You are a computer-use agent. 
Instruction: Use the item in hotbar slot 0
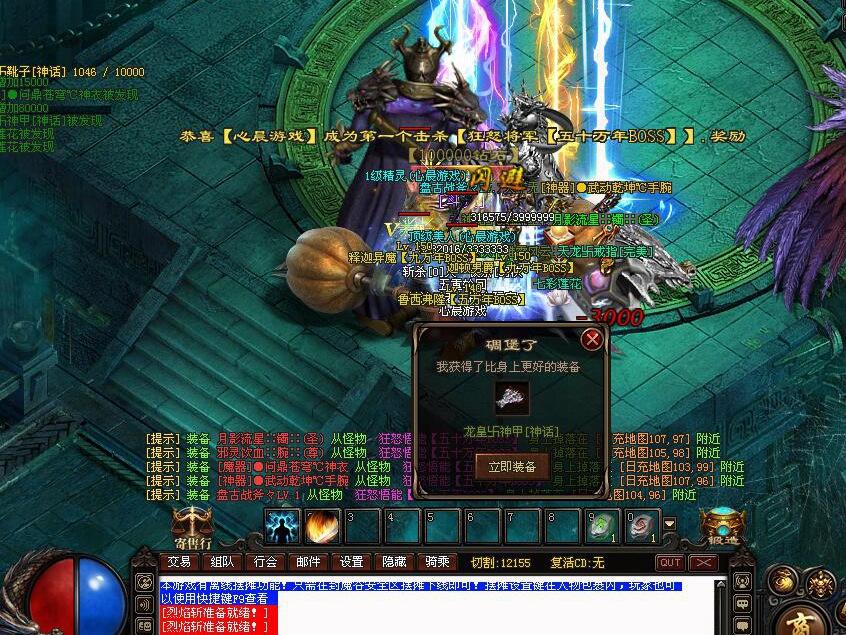pyautogui.click(x=642, y=526)
